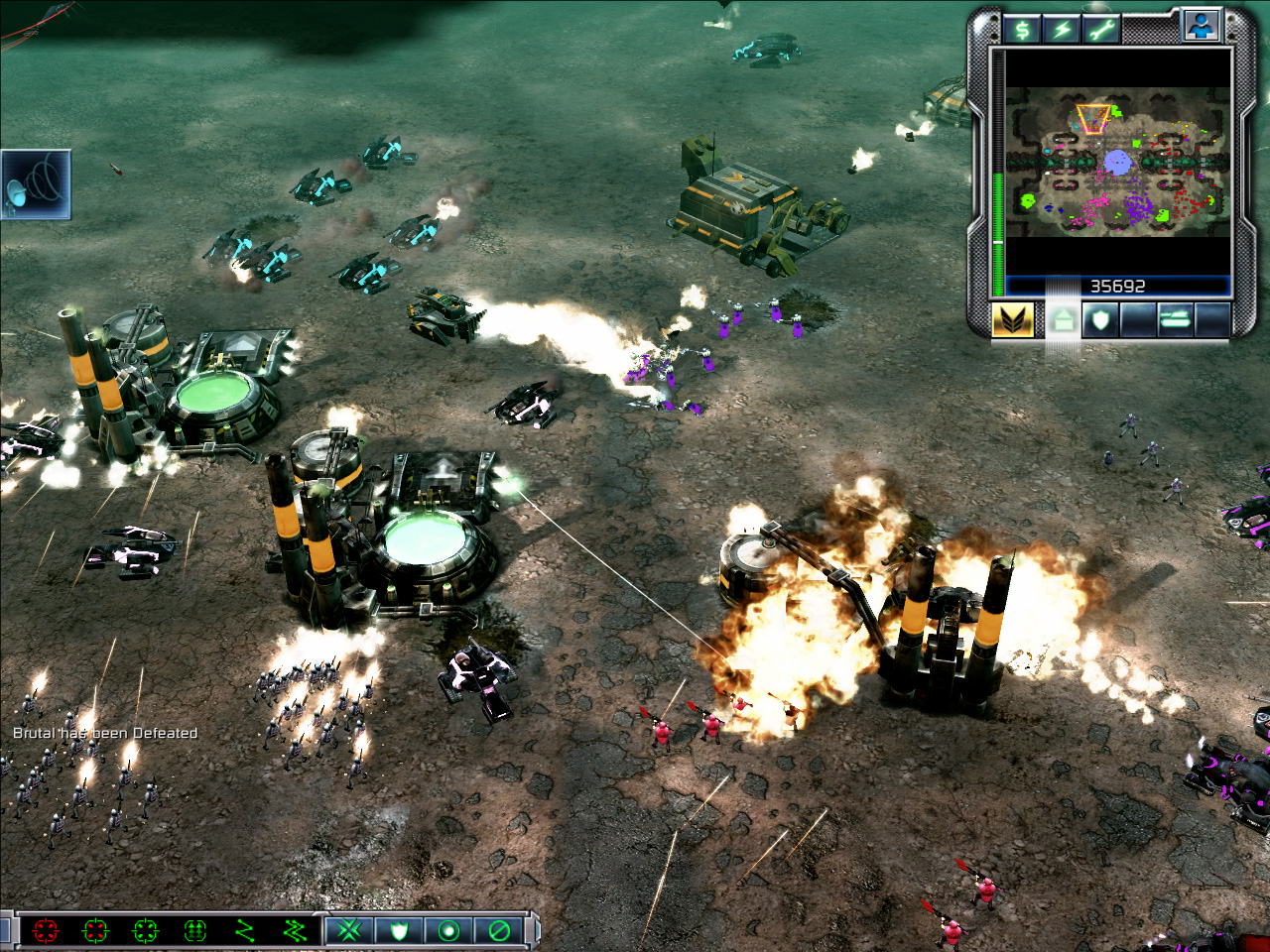
Task: Select the gold winged faction emblem tab
Action: 1013,319
